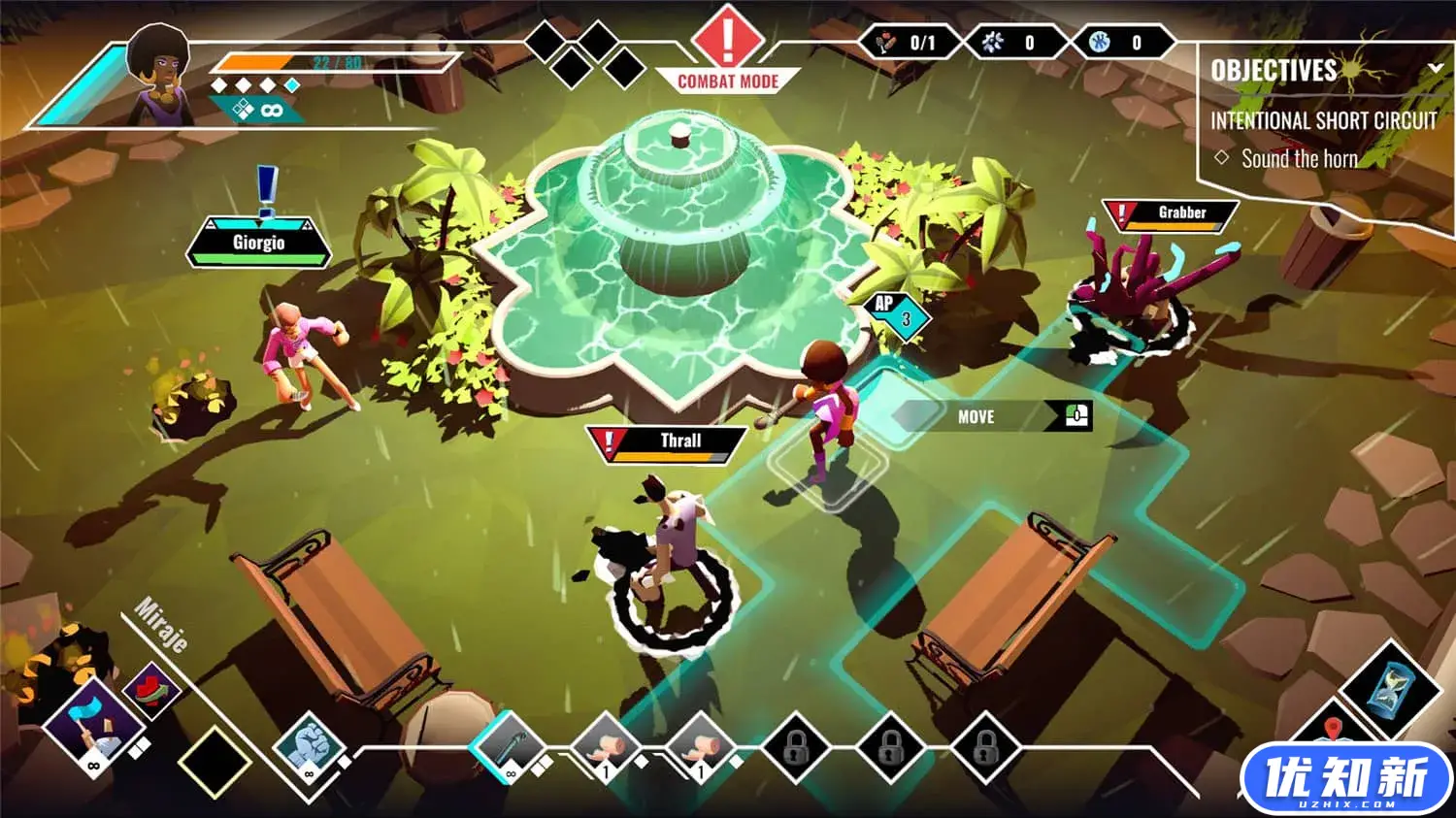Collapse the Objectives panel arrow
Screen dimensions: 1456x818
coord(1436,68)
